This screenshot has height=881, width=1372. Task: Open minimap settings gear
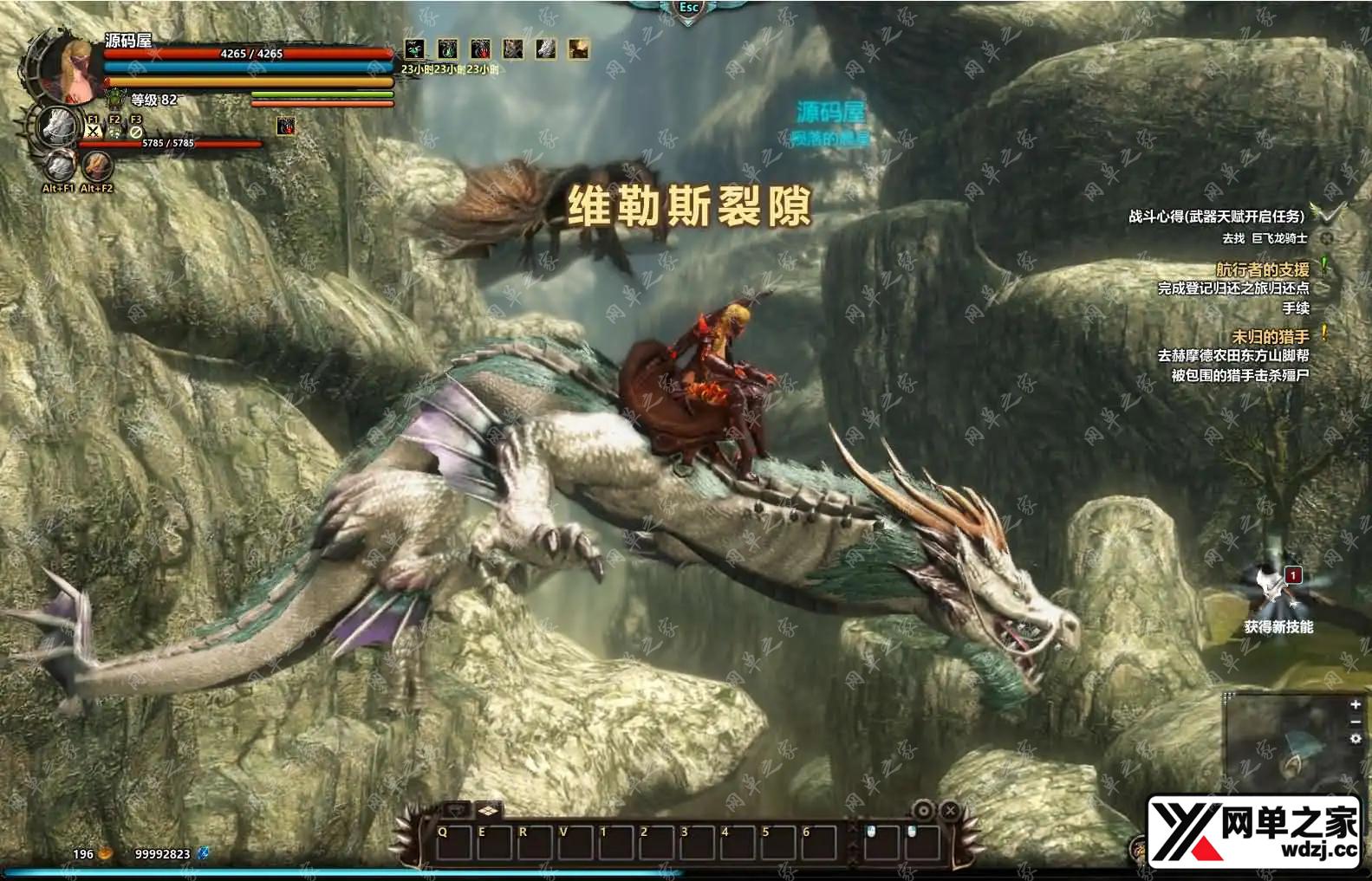tap(1356, 739)
